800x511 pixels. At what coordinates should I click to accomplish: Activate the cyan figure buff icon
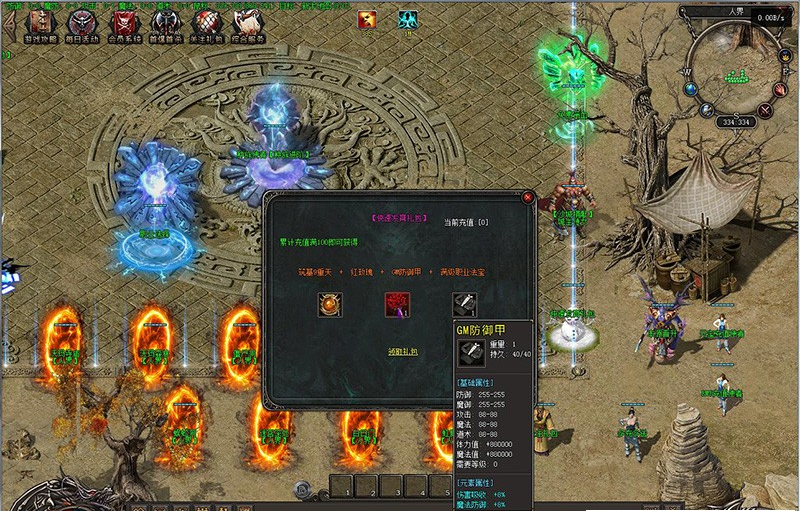(x=407, y=18)
